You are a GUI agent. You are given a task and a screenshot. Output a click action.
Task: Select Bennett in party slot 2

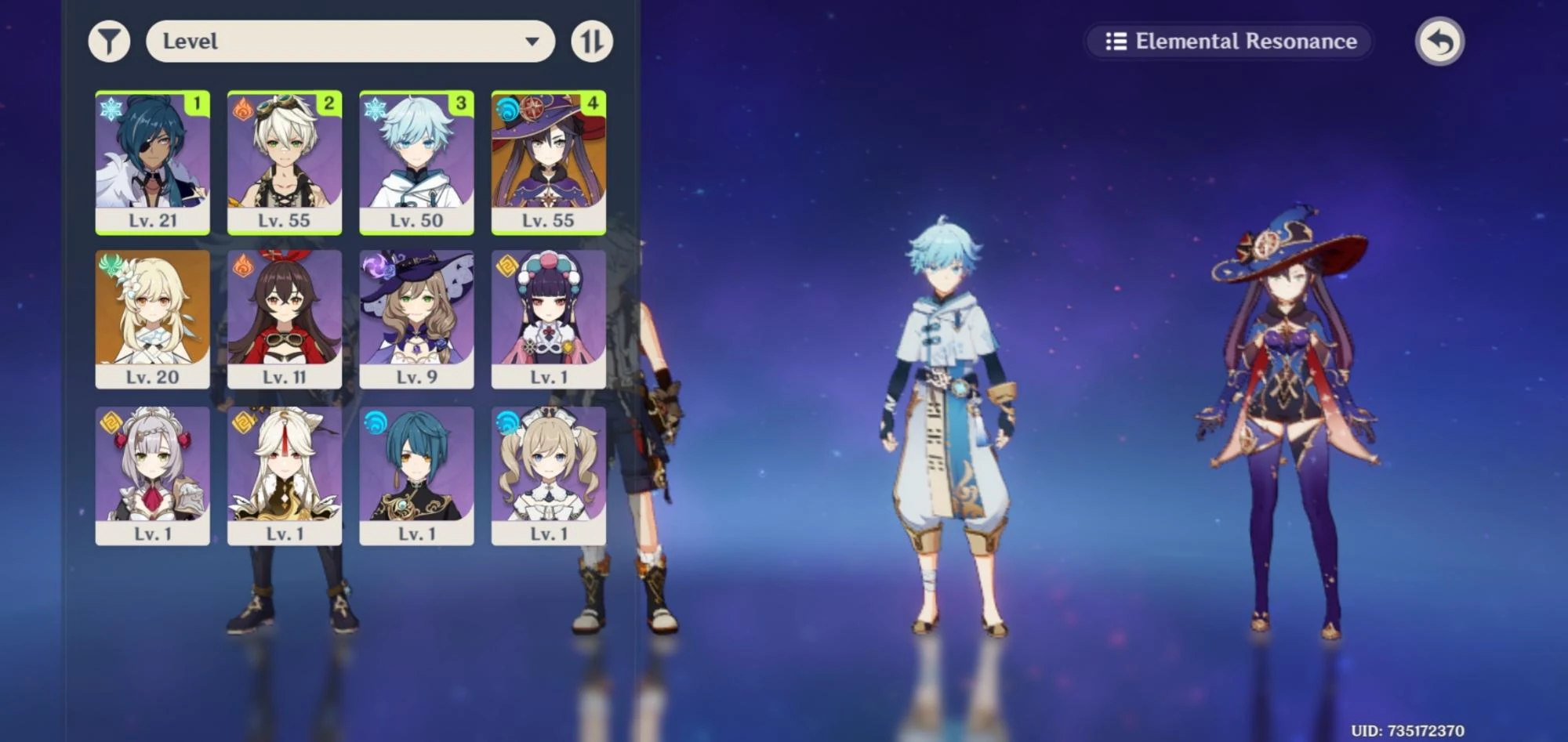285,162
